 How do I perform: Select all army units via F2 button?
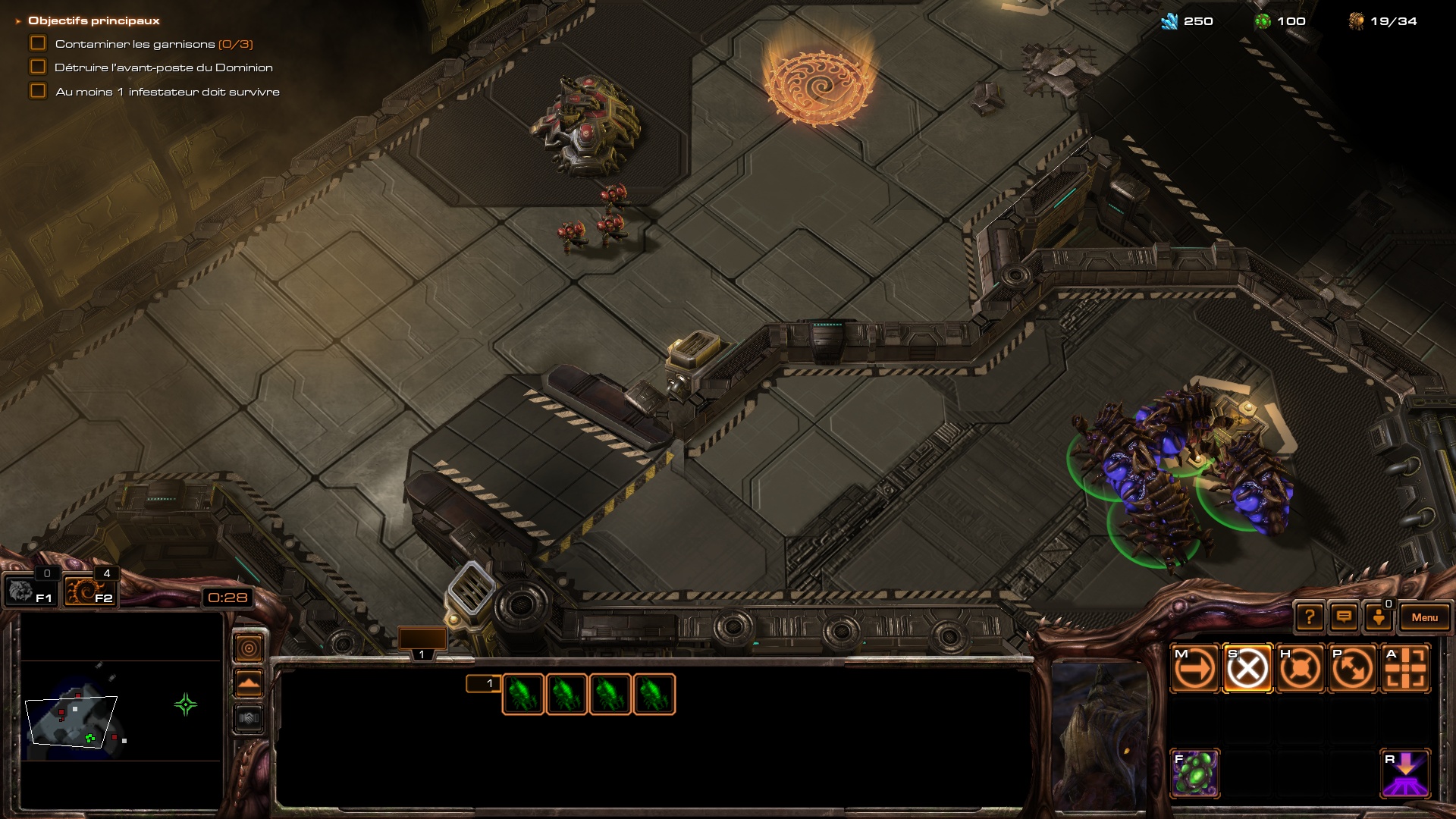click(89, 591)
